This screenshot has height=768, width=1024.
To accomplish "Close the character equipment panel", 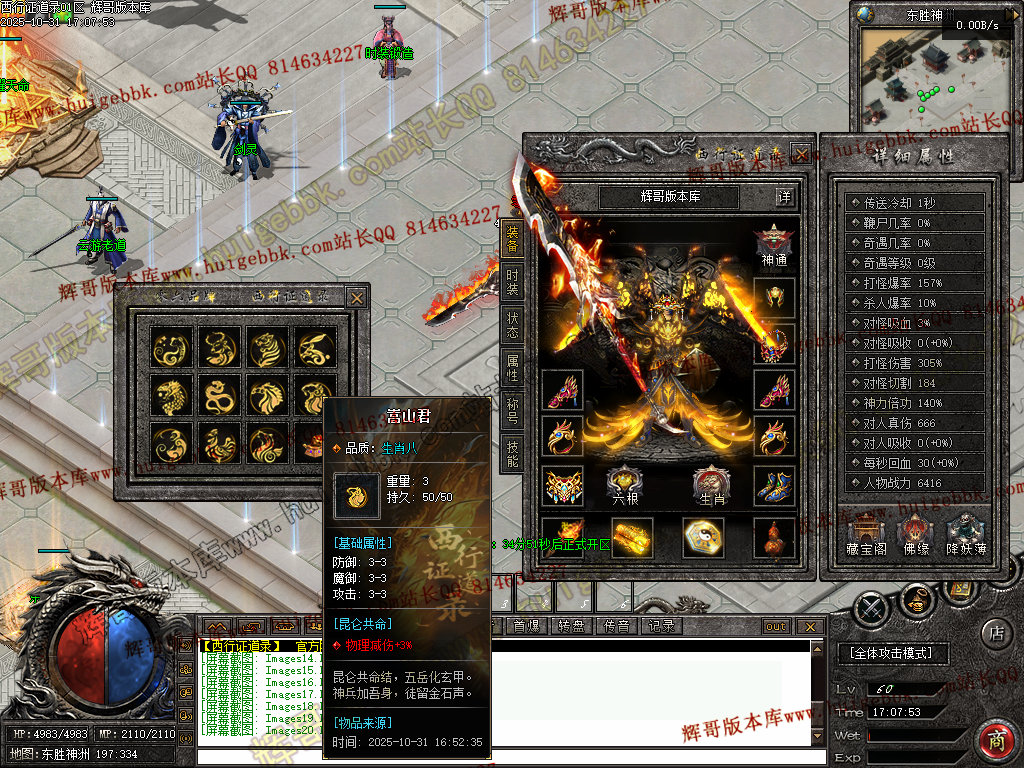I will tap(800, 153).
